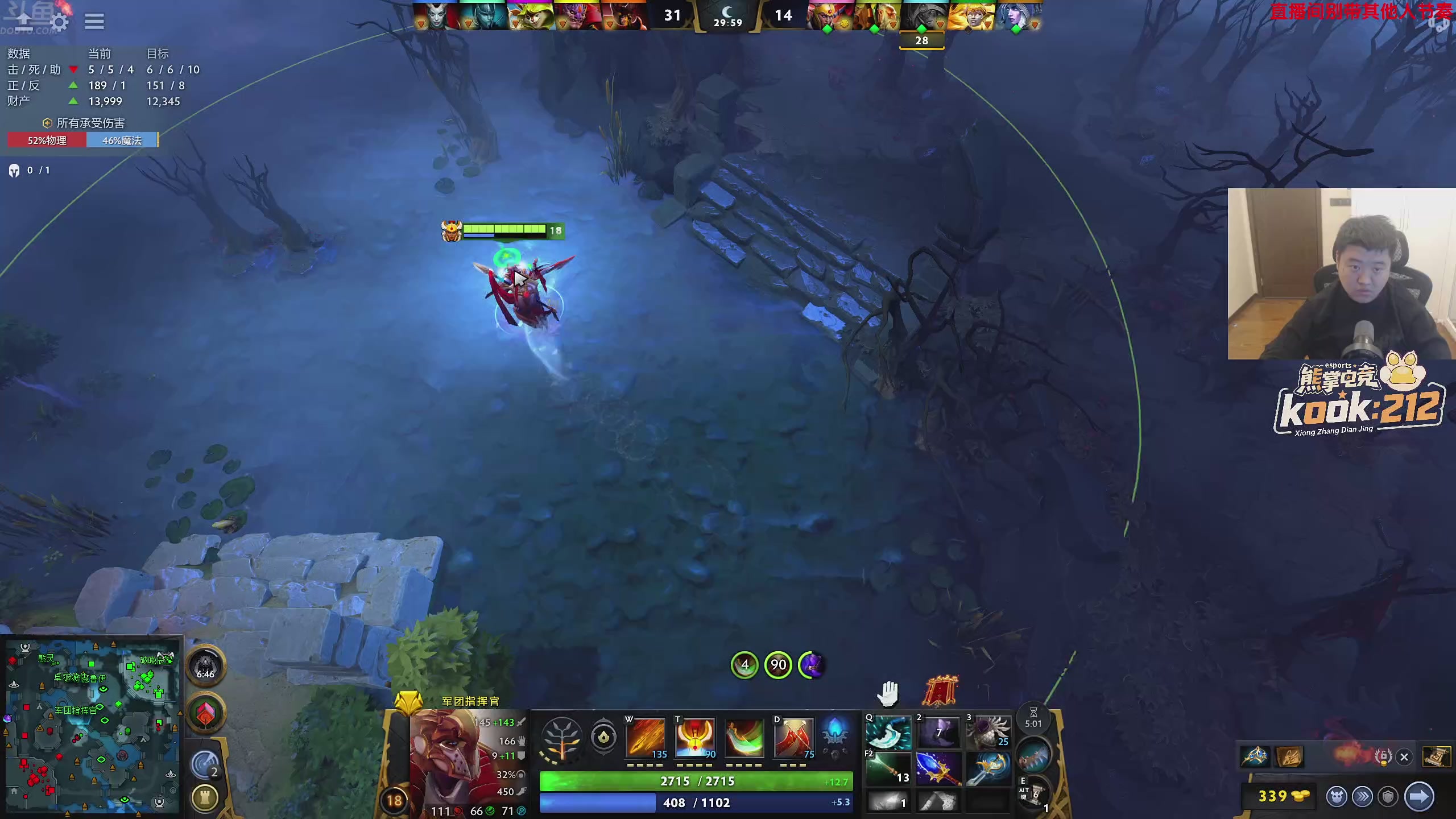Activate the Duel ultimate ability
Image resolution: width=1456 pixels, height=819 pixels.
click(793, 738)
